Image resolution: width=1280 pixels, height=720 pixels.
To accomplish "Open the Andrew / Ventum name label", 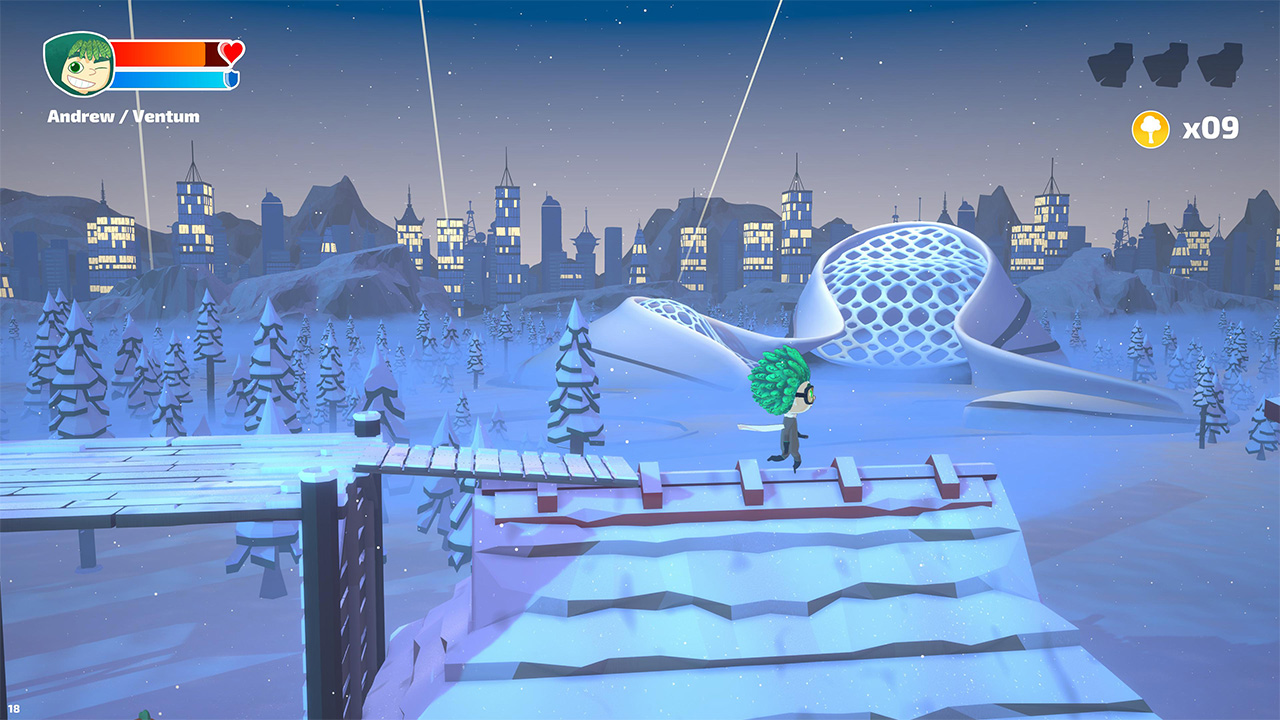I will click(x=122, y=116).
